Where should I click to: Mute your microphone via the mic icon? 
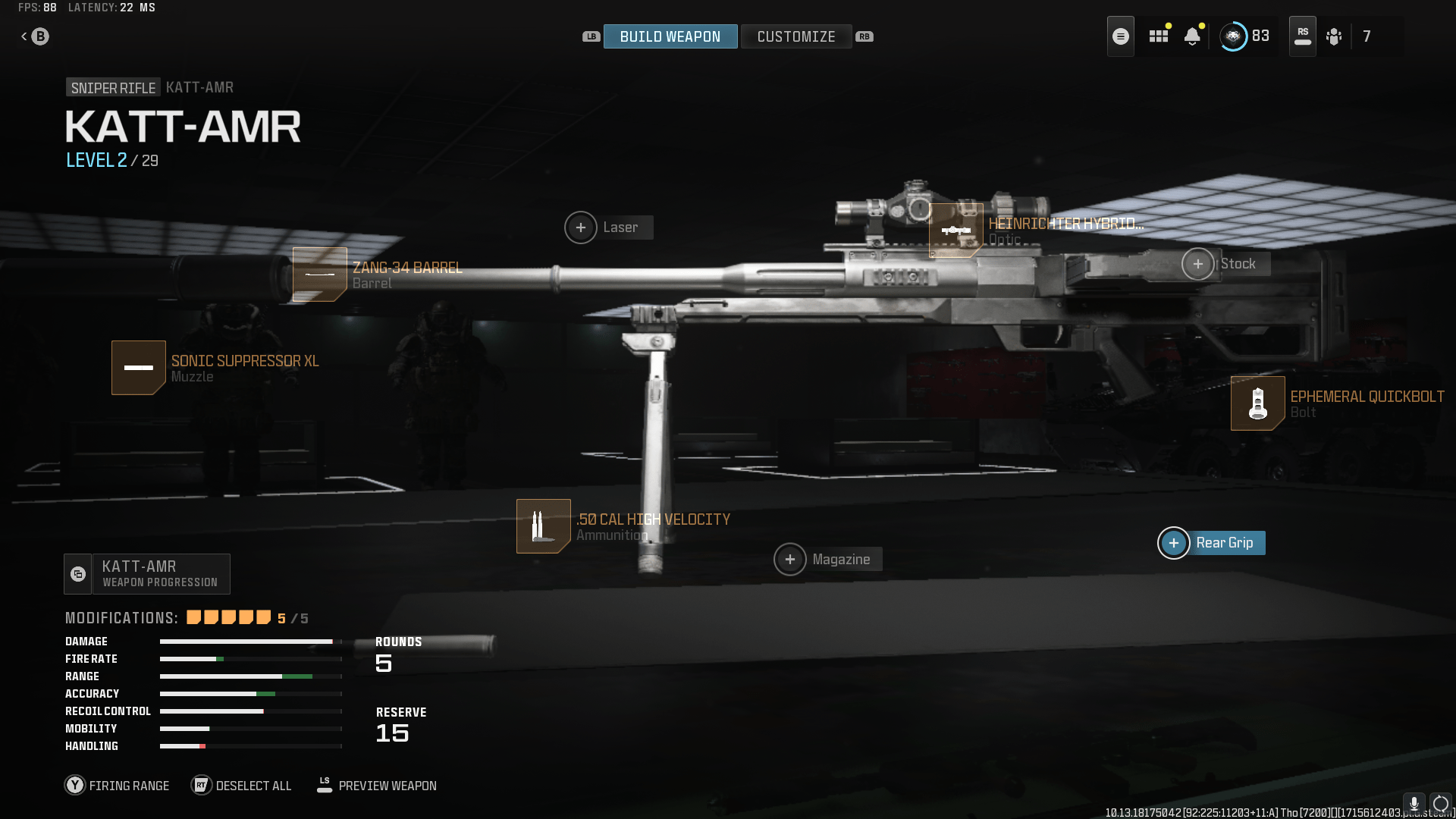[x=1415, y=802]
